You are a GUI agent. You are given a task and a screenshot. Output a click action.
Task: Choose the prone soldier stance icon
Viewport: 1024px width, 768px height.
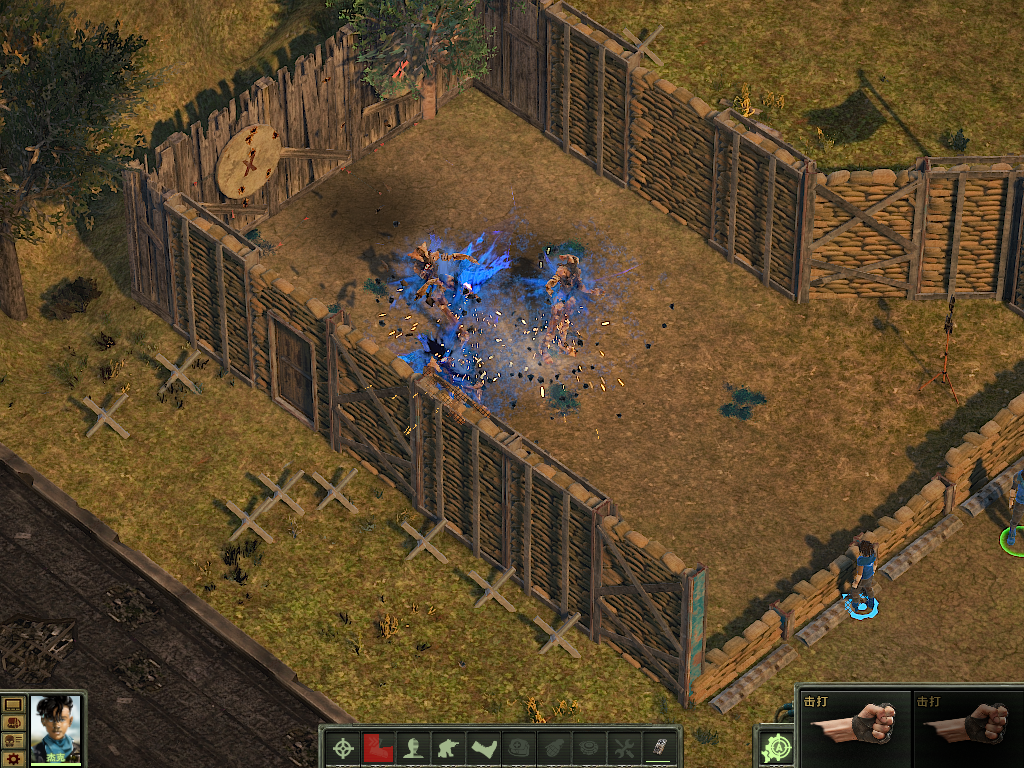tap(485, 748)
